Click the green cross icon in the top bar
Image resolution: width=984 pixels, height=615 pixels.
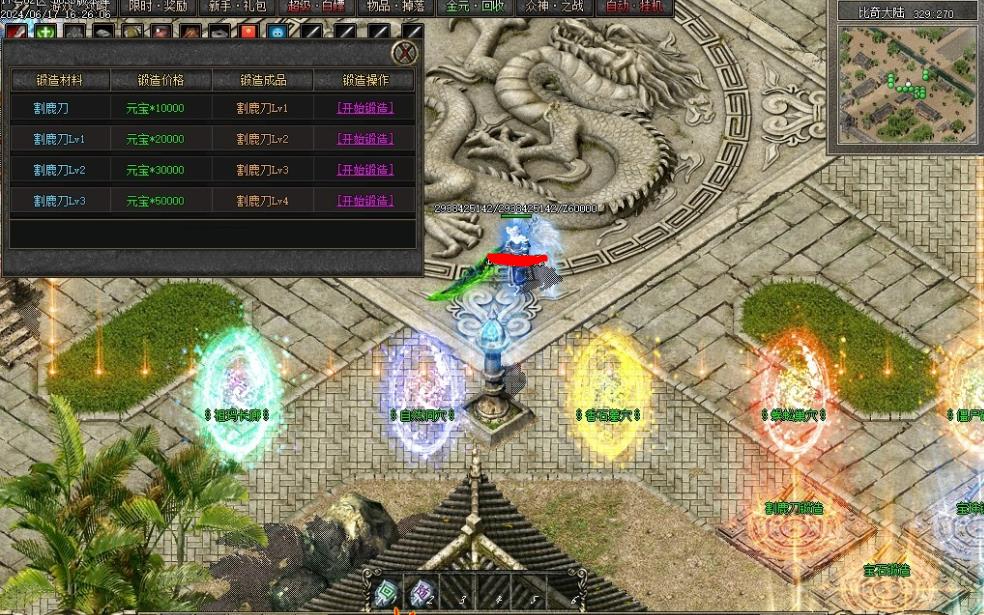(46, 31)
